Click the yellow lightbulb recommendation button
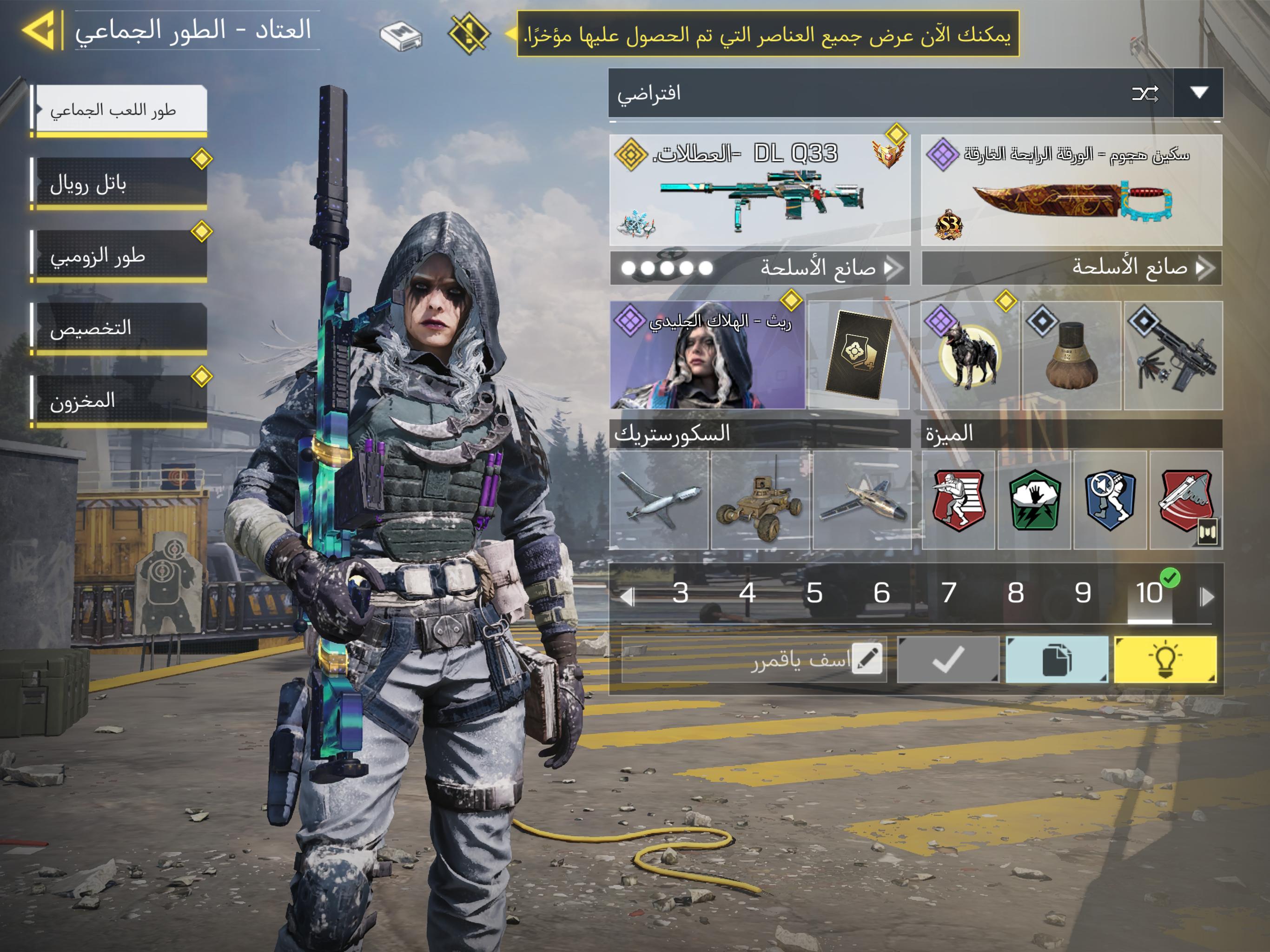This screenshot has height=952, width=1270. pos(1165,660)
